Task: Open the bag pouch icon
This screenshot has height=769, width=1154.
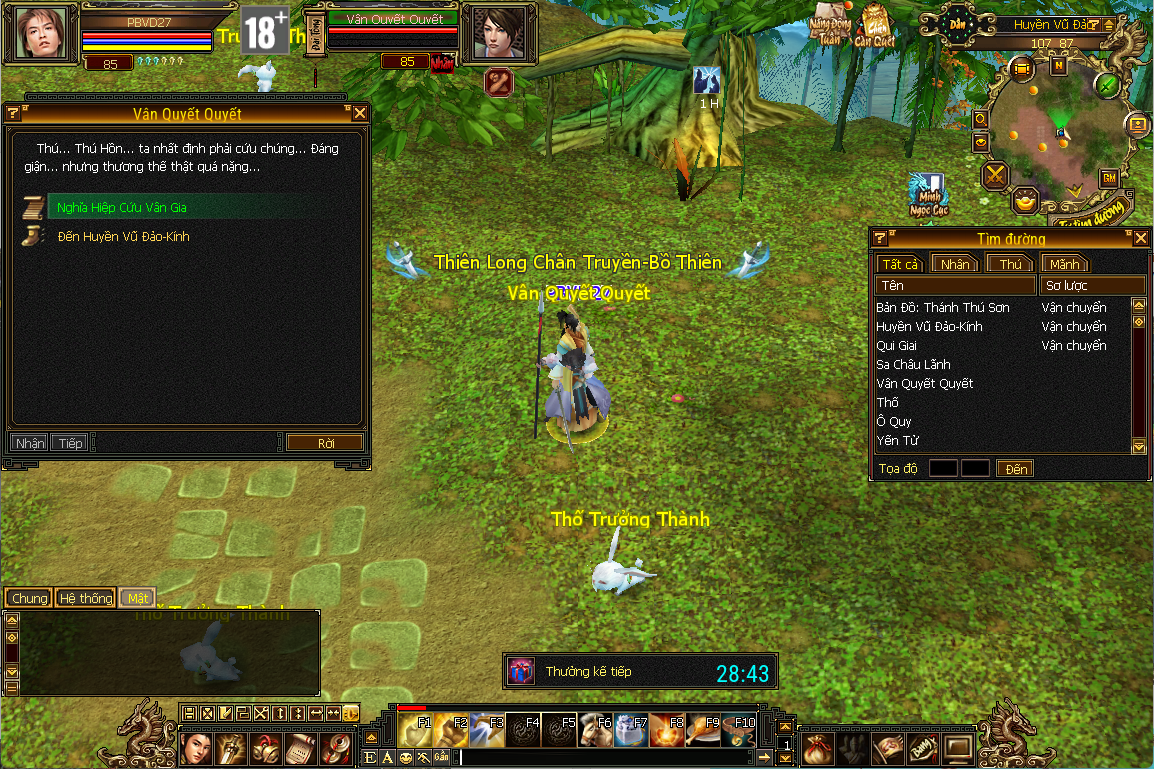Action: [817, 747]
